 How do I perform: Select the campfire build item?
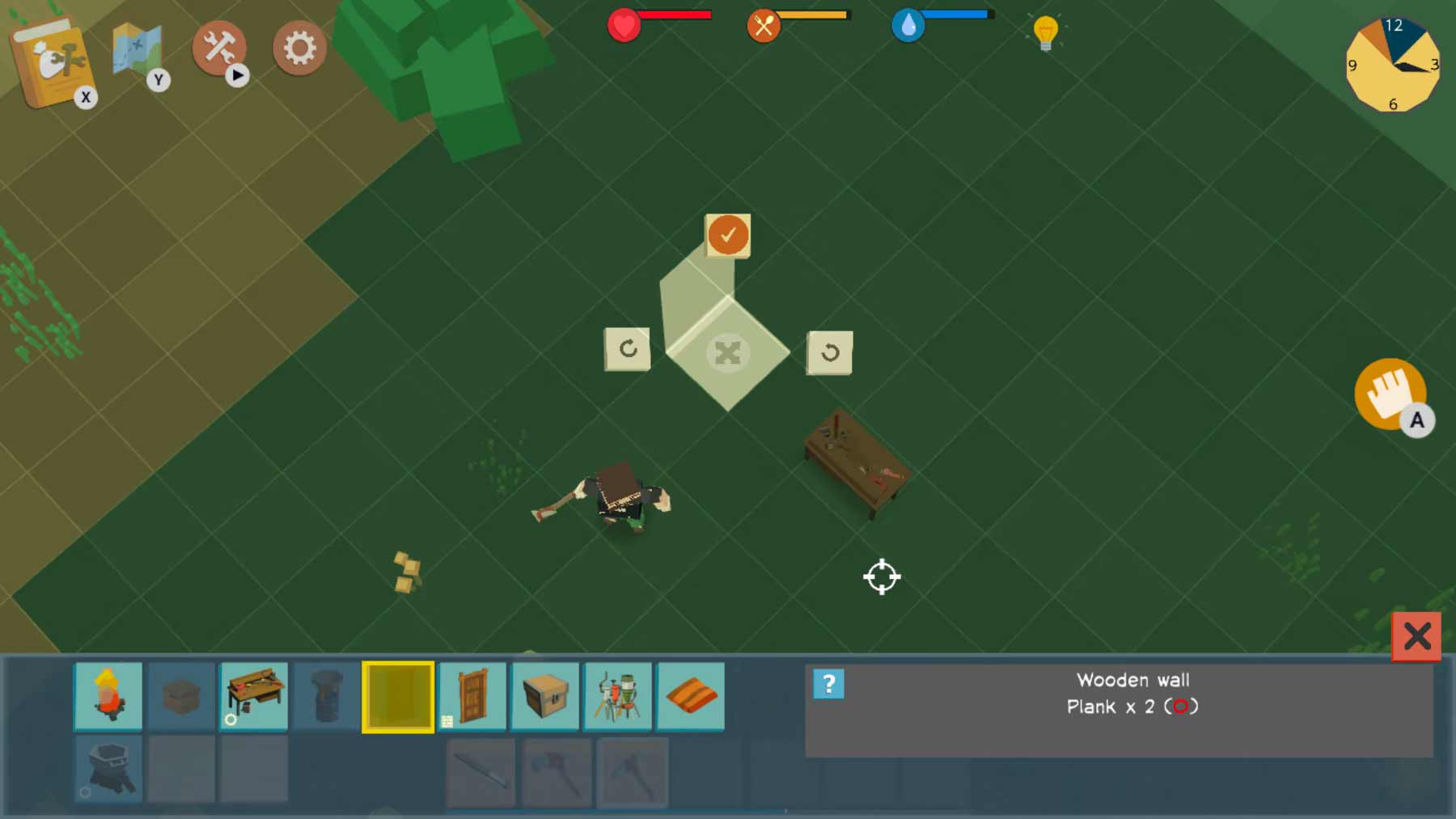pyautogui.click(x=108, y=695)
